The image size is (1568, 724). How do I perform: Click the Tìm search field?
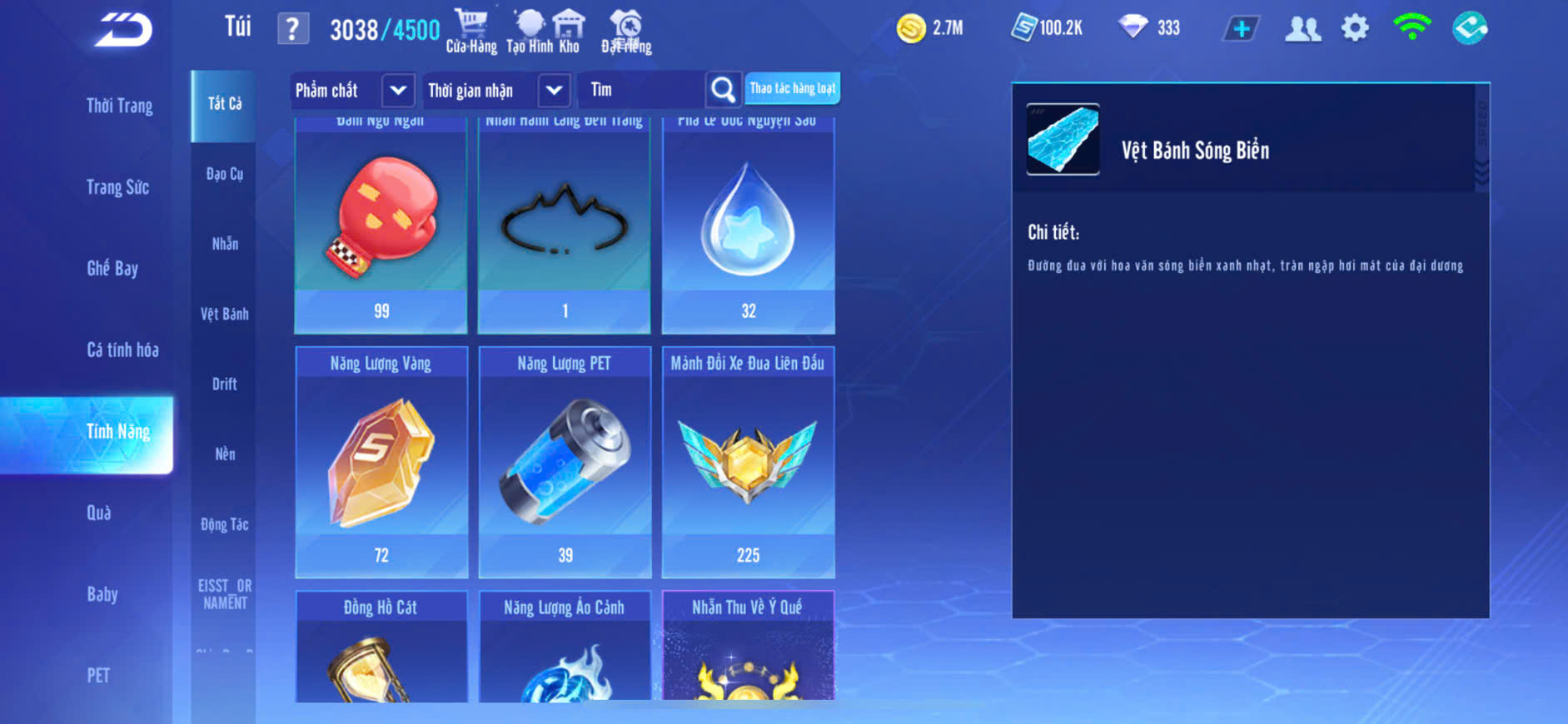[x=641, y=90]
